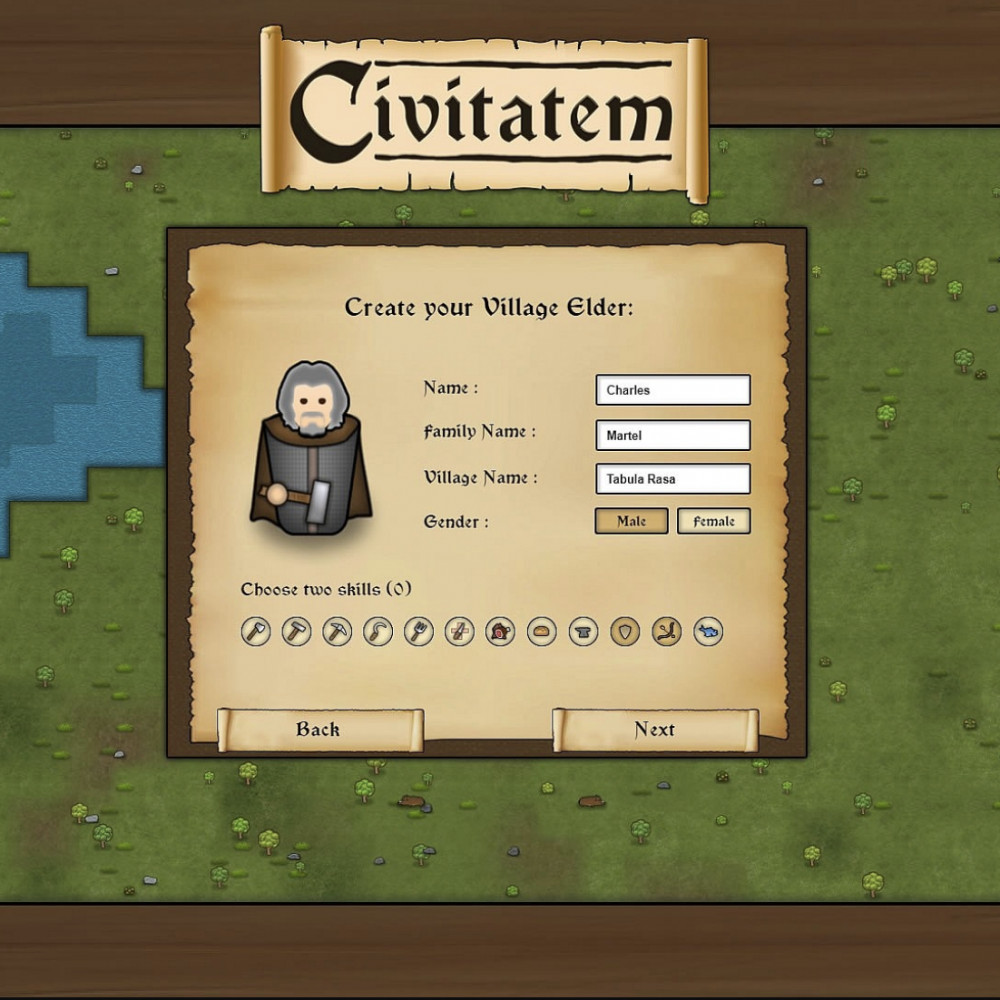Edit the Family Name field with Martel
The width and height of the screenshot is (1000, 1000).
coord(672,435)
